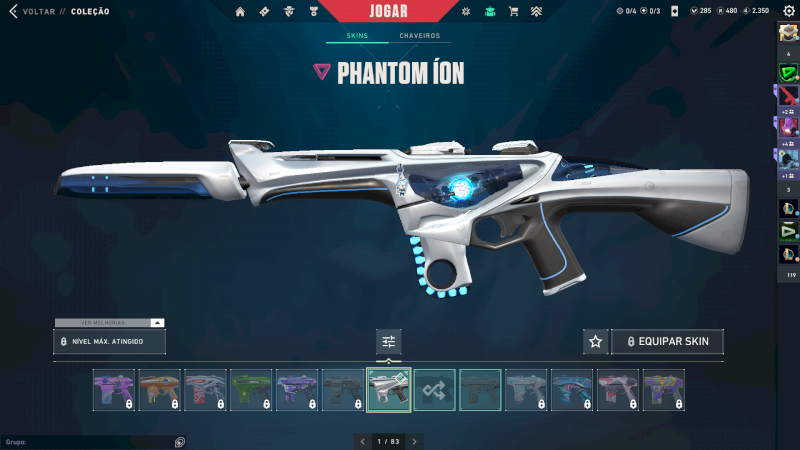Go to next skin page arrow
The width and height of the screenshot is (800, 450).
(415, 441)
